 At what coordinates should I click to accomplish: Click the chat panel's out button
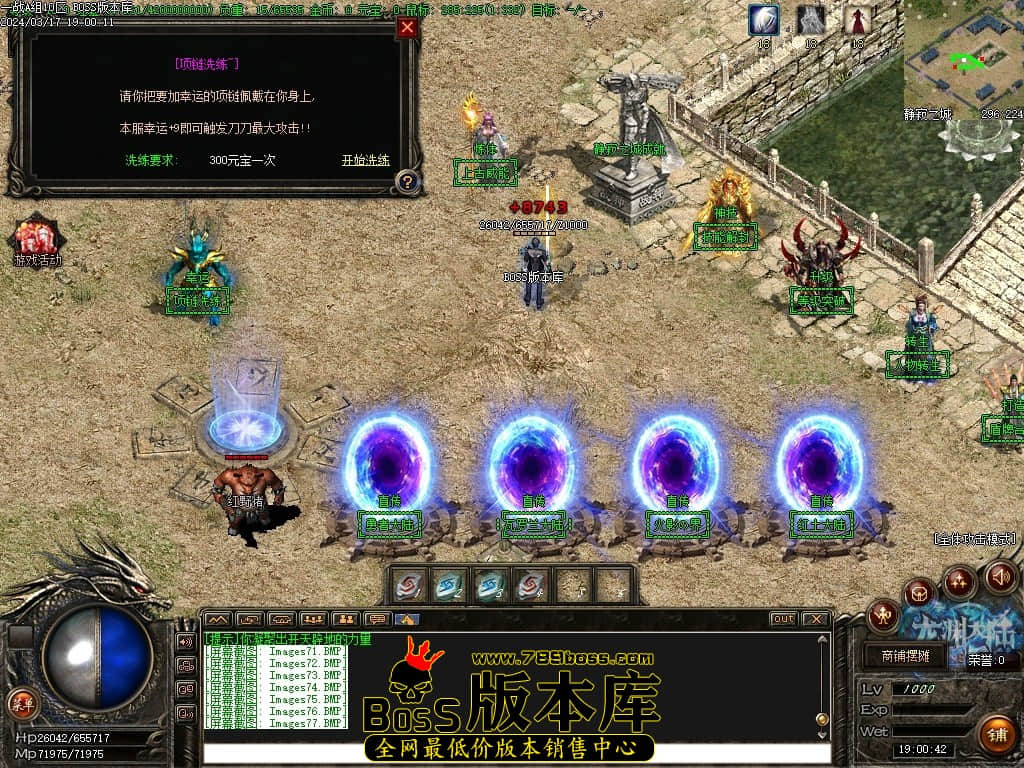(784, 619)
